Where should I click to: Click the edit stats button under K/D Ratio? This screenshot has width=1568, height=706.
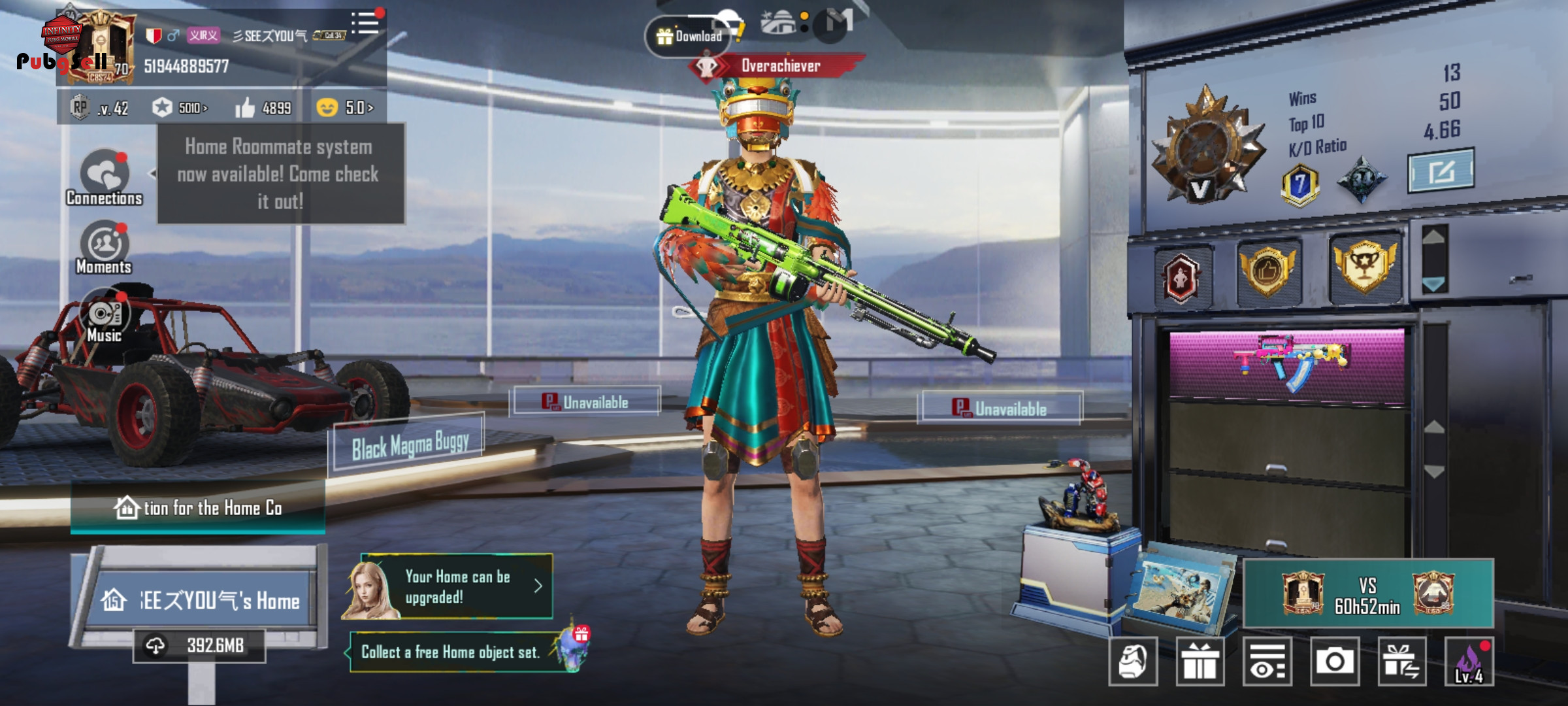pos(1441,171)
